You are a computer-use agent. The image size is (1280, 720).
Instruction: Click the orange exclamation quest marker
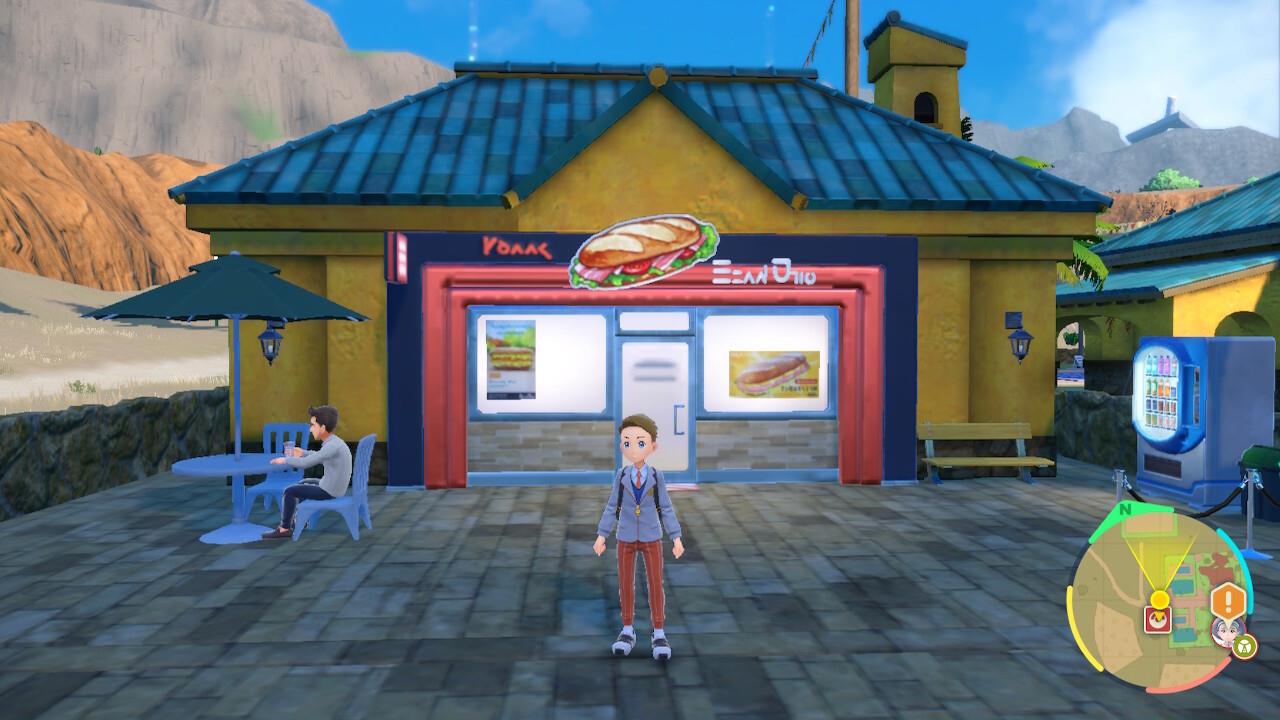coord(1225,600)
